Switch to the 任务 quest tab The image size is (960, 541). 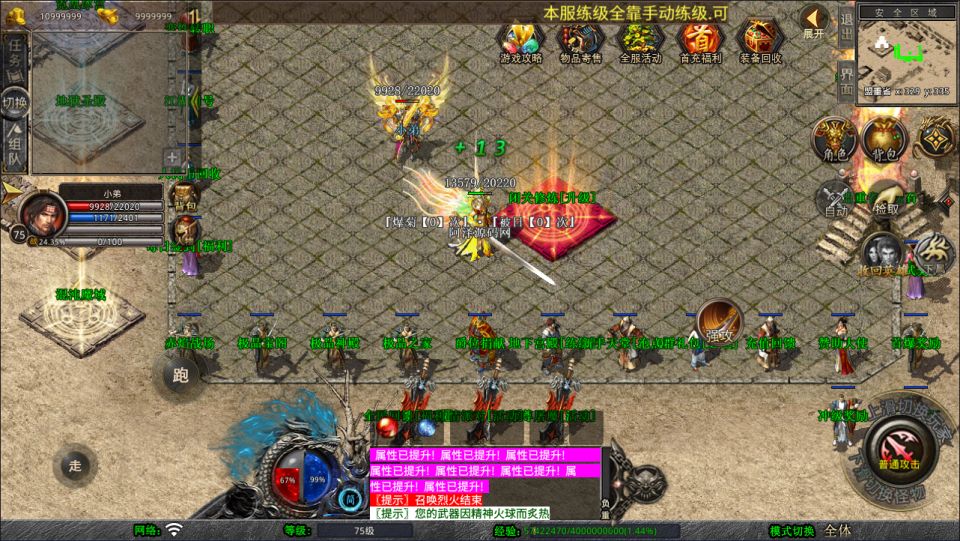[x=14, y=60]
